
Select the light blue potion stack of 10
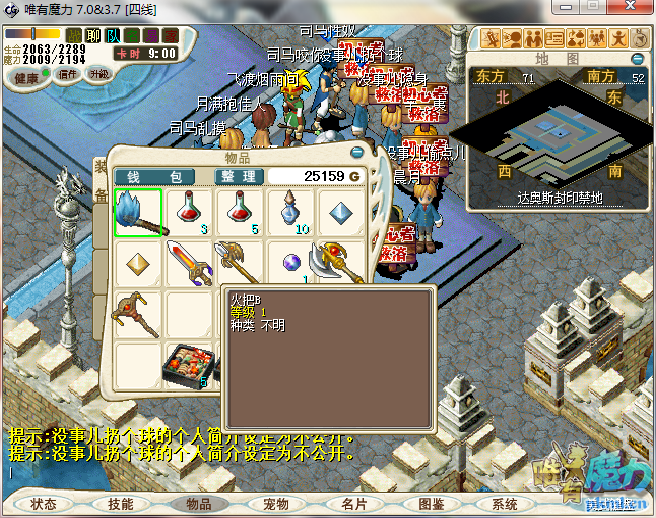pos(291,212)
